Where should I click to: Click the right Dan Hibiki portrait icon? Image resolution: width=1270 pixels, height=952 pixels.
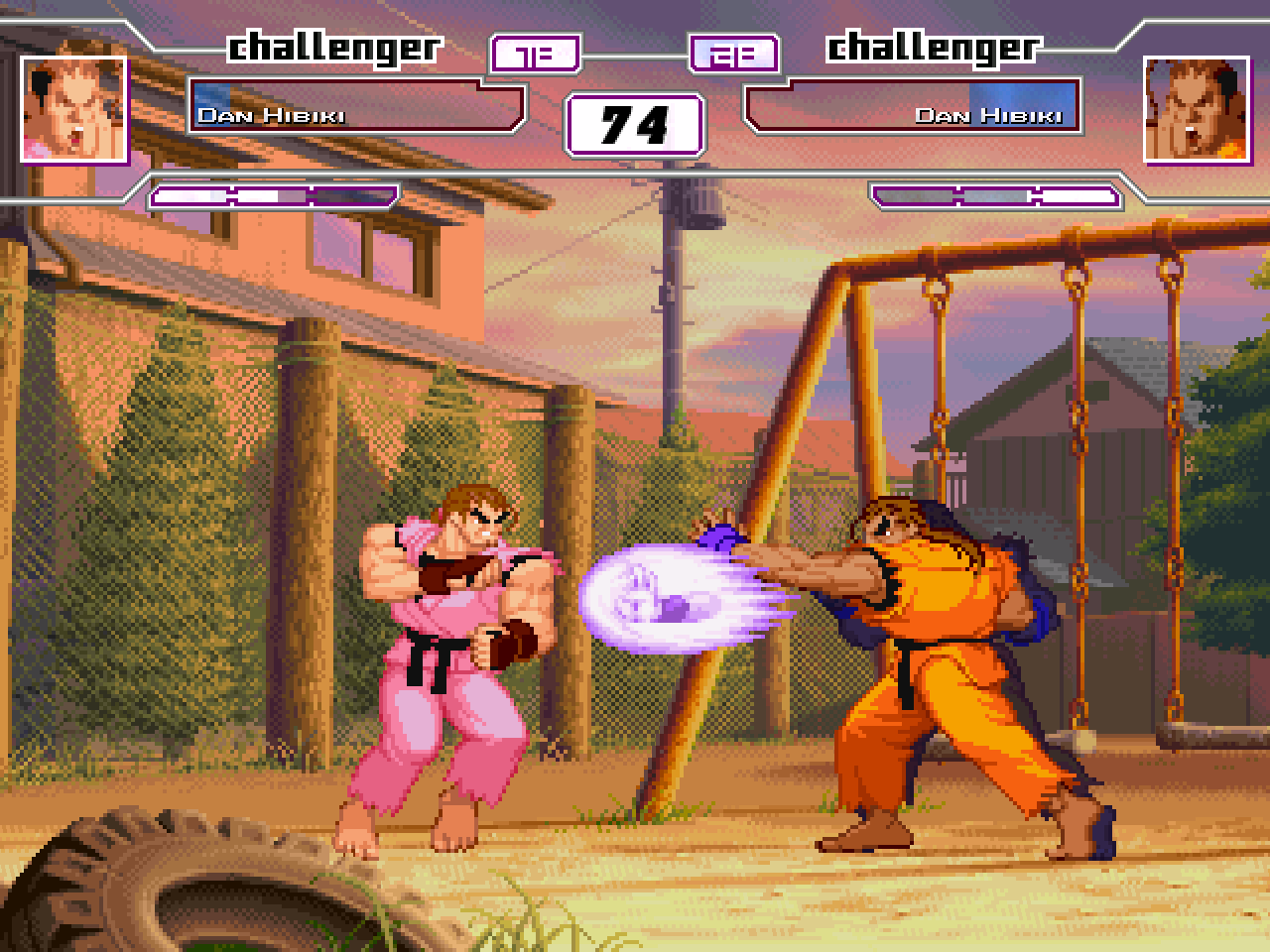click(1194, 109)
